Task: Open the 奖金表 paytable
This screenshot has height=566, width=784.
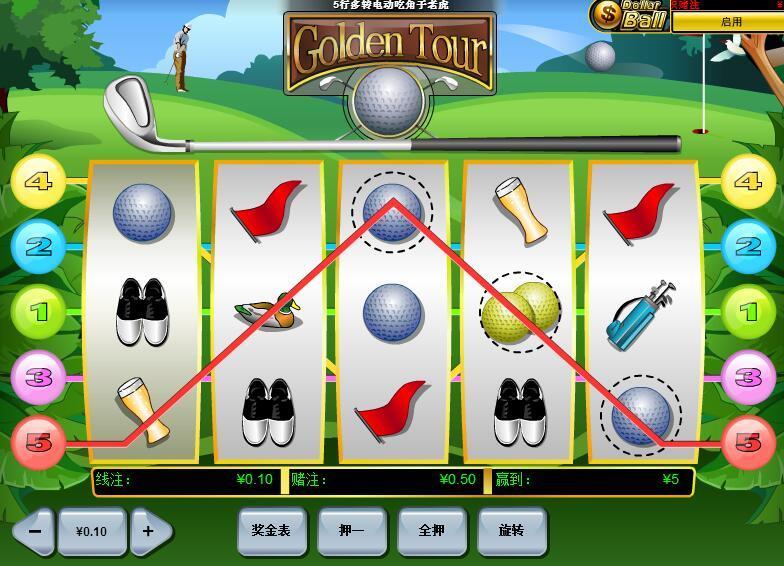Action: coord(271,530)
